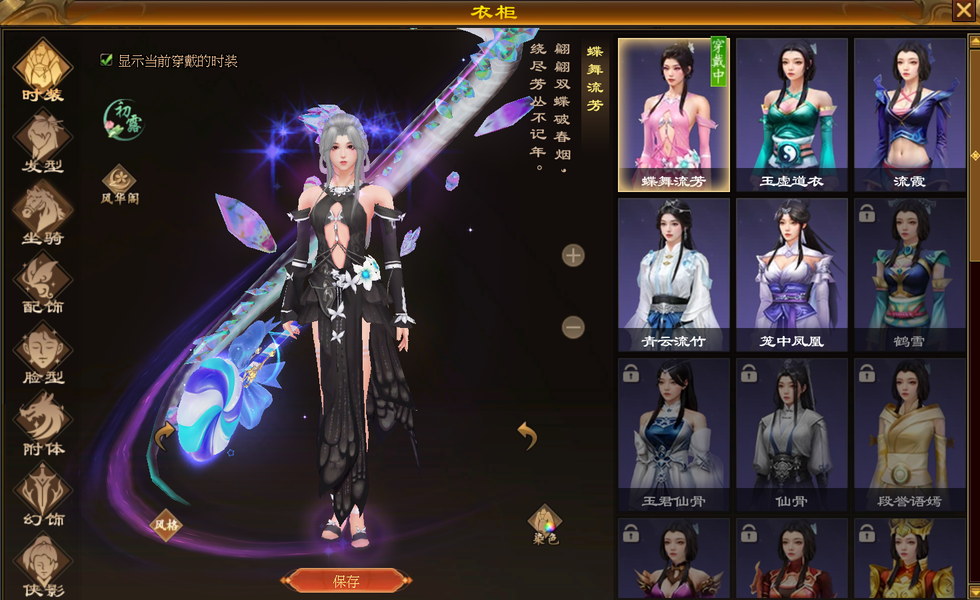
Task: Select the 蝶舞流芳 outfit thumbnail
Action: pyautogui.click(x=674, y=115)
